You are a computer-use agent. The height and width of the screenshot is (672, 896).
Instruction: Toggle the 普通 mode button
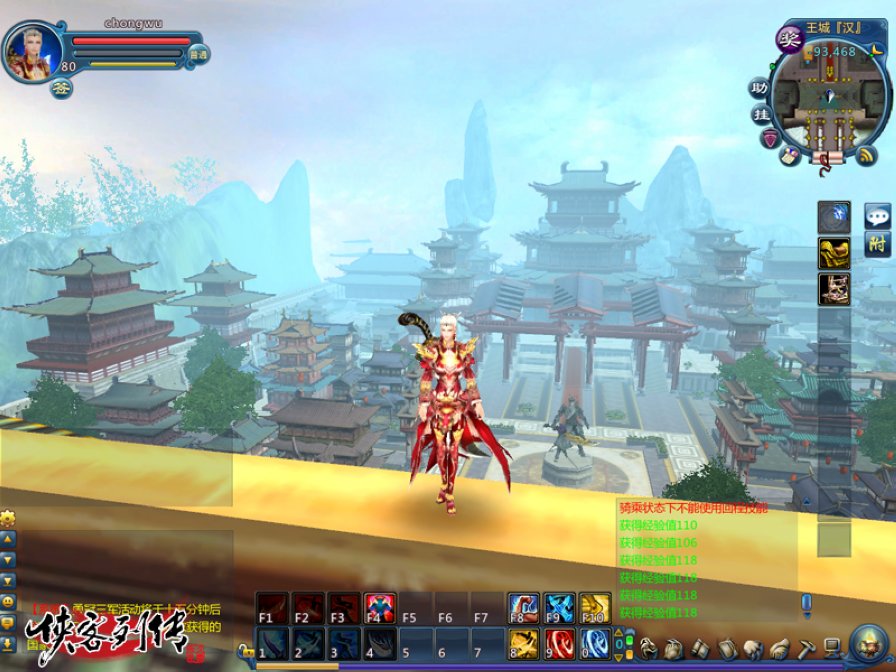(198, 56)
